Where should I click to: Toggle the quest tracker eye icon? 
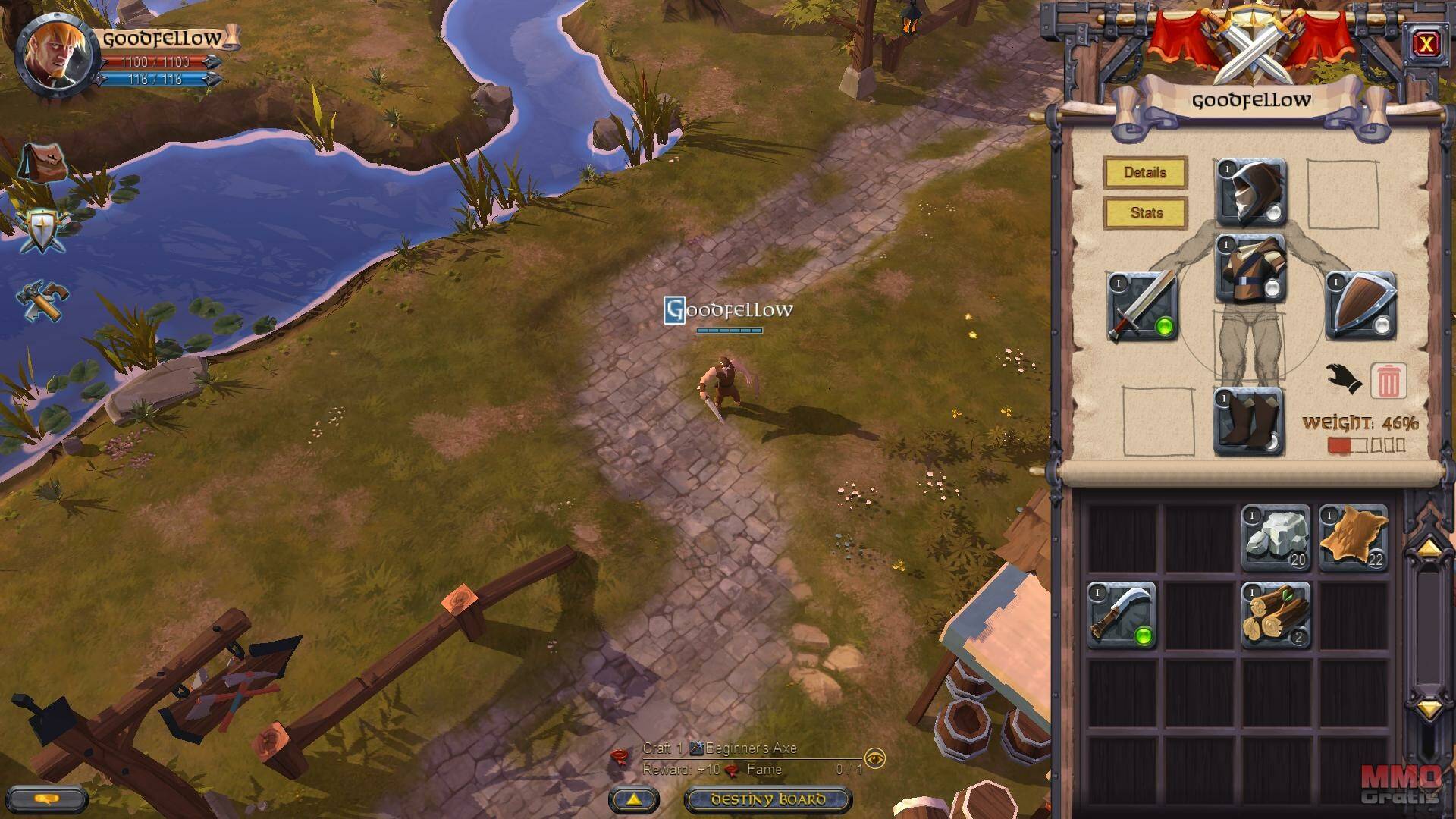(x=875, y=758)
